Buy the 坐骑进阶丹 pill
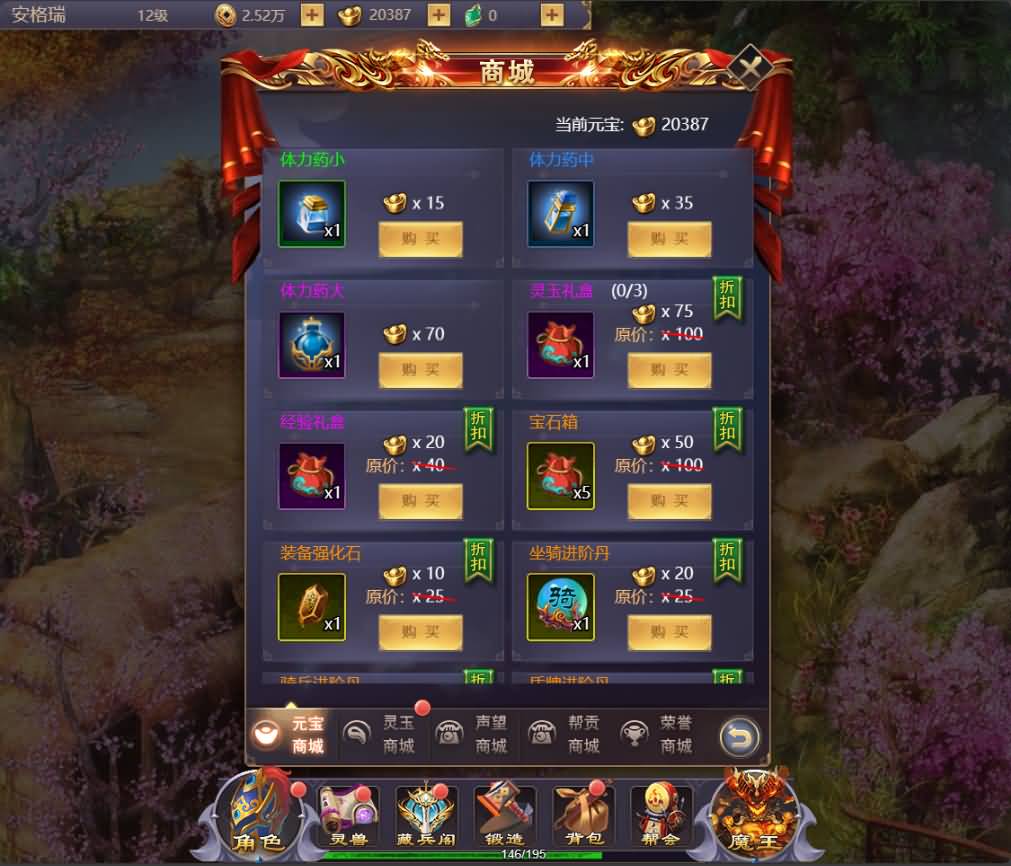The height and width of the screenshot is (866, 1011). coord(669,632)
